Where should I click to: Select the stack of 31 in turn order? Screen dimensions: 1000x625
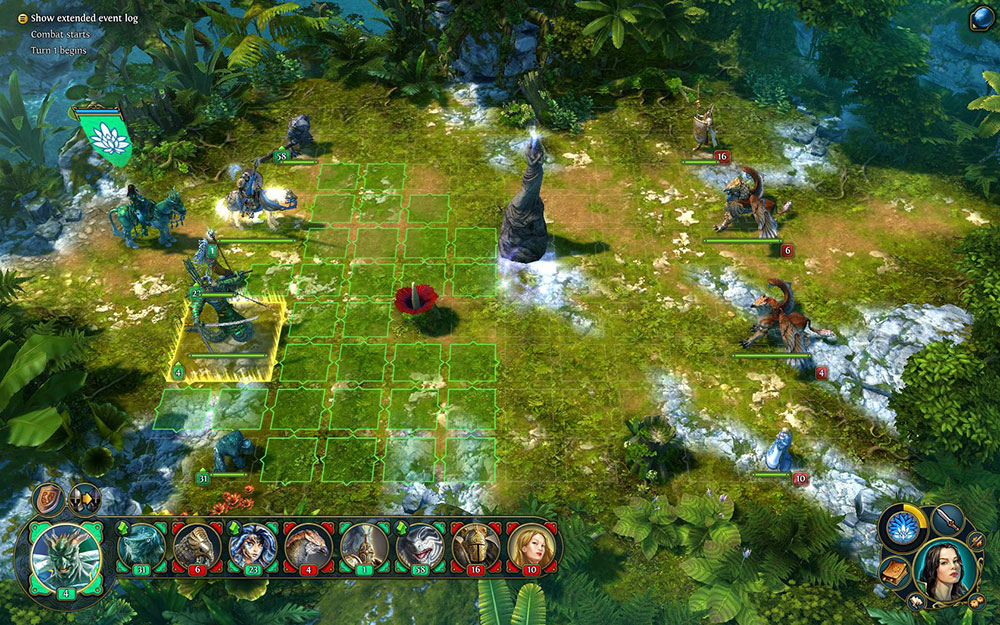pos(142,547)
